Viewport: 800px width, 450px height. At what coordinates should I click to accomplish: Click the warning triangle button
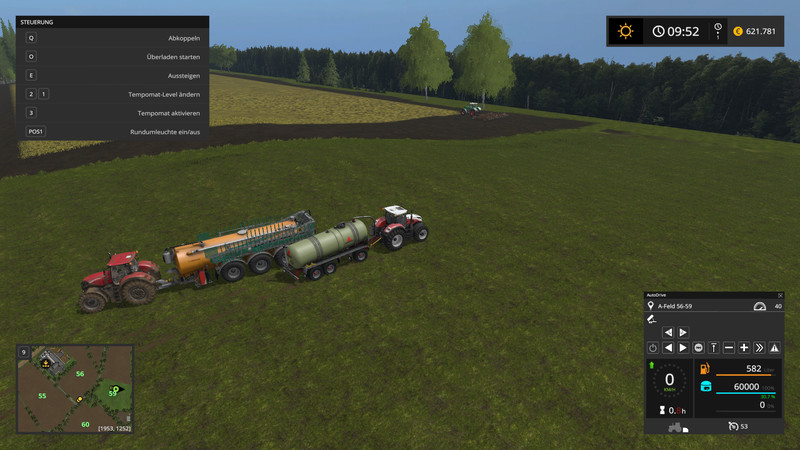click(x=774, y=347)
